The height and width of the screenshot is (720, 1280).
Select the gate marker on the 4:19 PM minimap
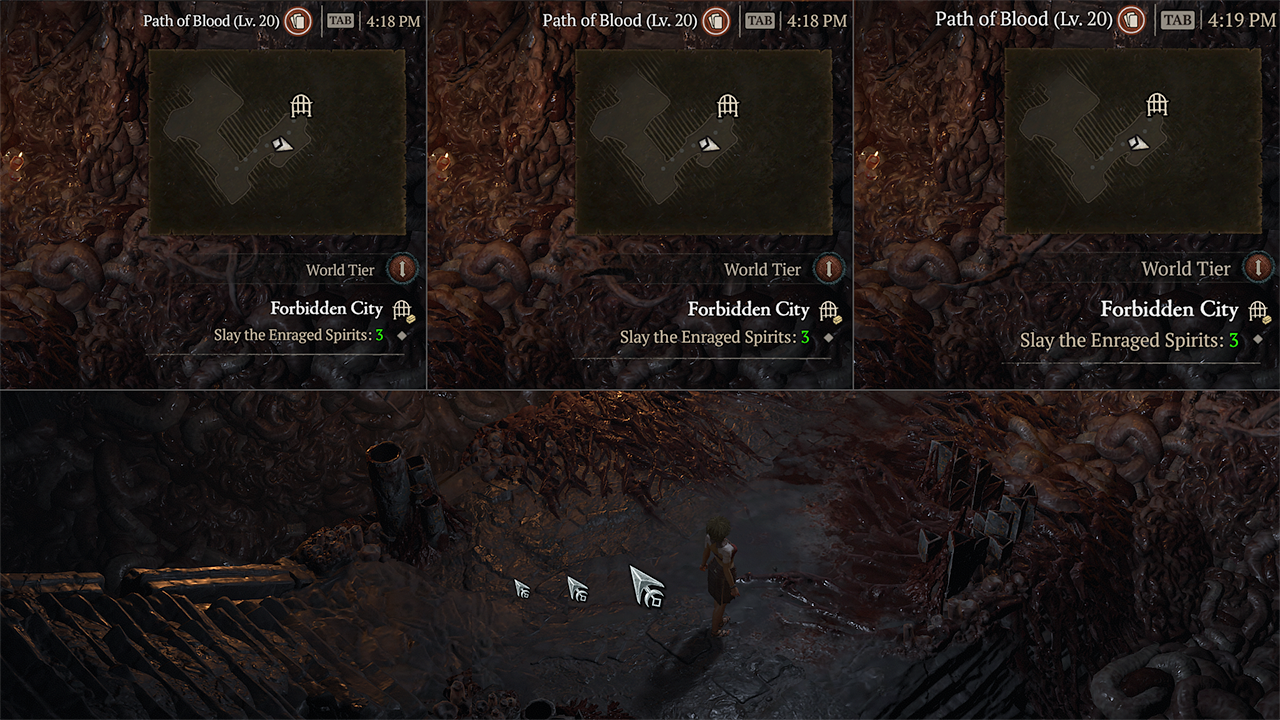coord(1157,104)
